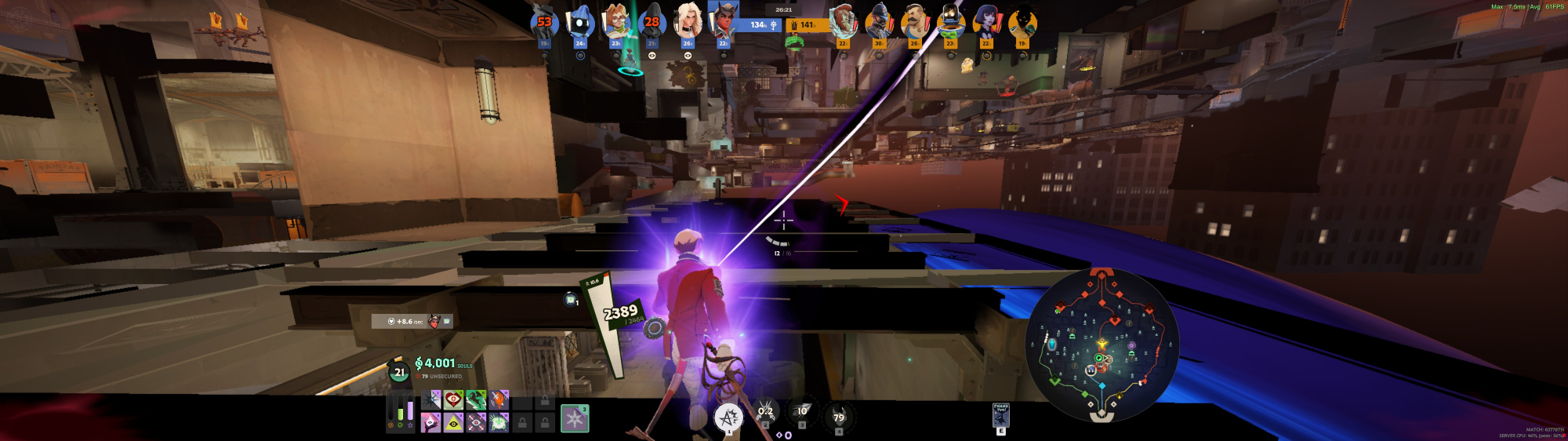The height and width of the screenshot is (441, 1568).
Task: Select the ultimate ability showing 79
Action: (x=839, y=417)
